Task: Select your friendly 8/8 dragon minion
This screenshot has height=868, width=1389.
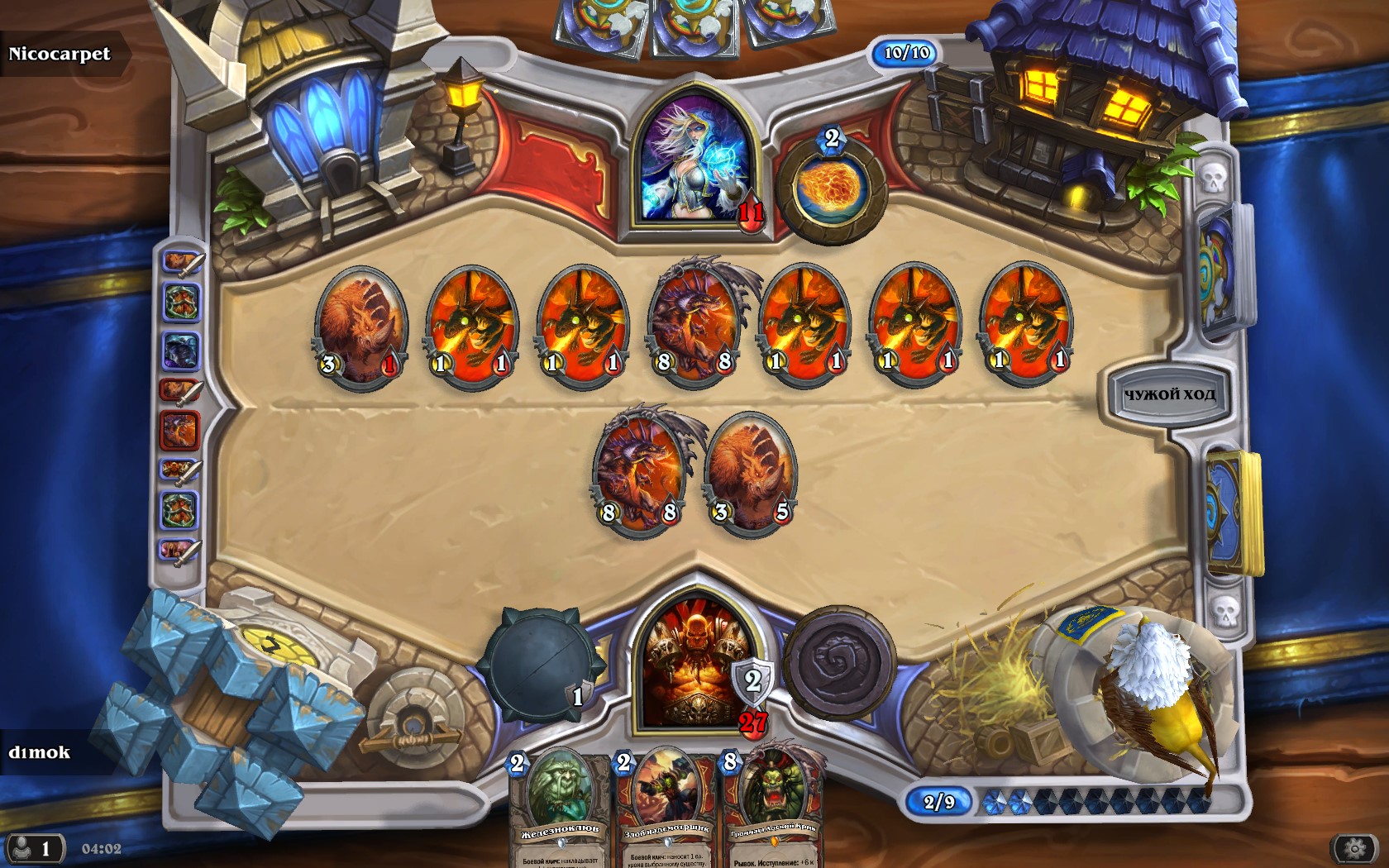Action: (x=640, y=473)
